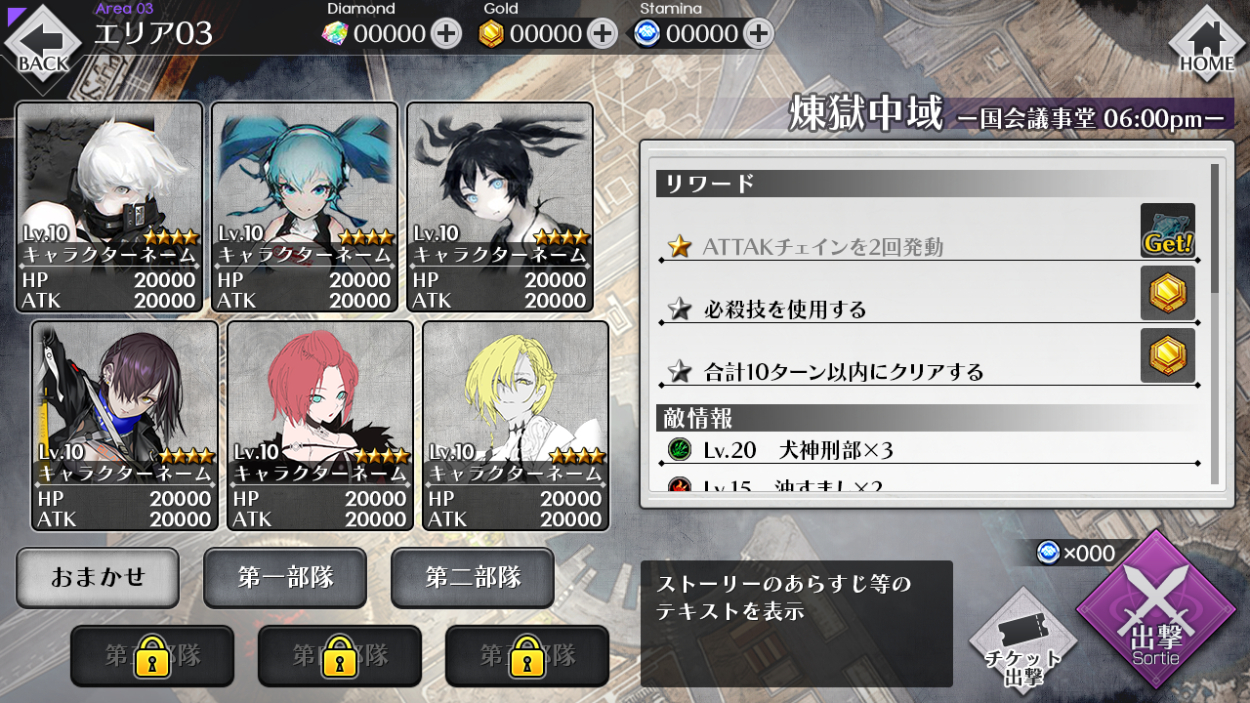
Task: Add more Gold with the plus button
Action: pyautogui.click(x=601, y=34)
